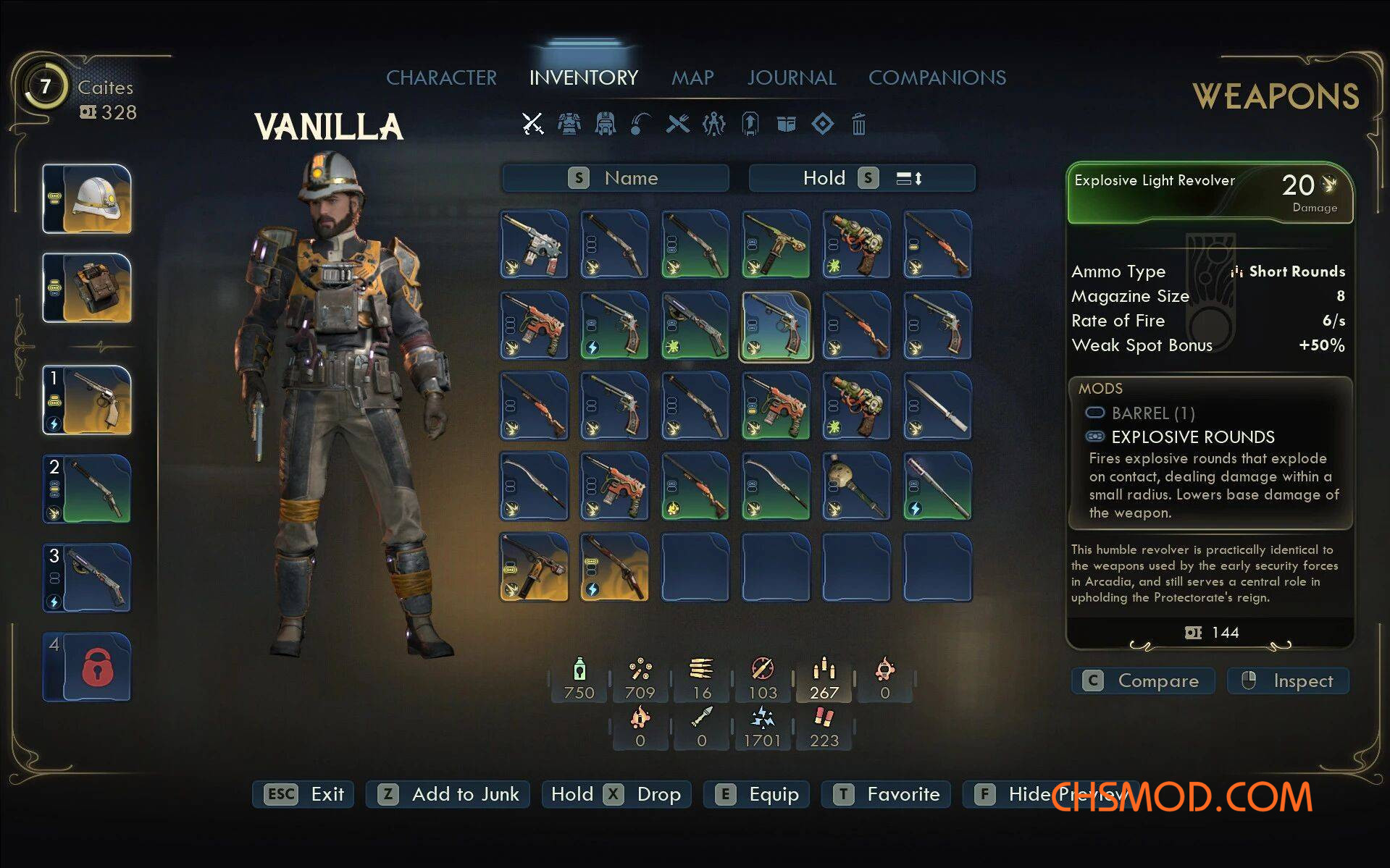
Task: Sort inventory using the Name button
Action: click(615, 178)
